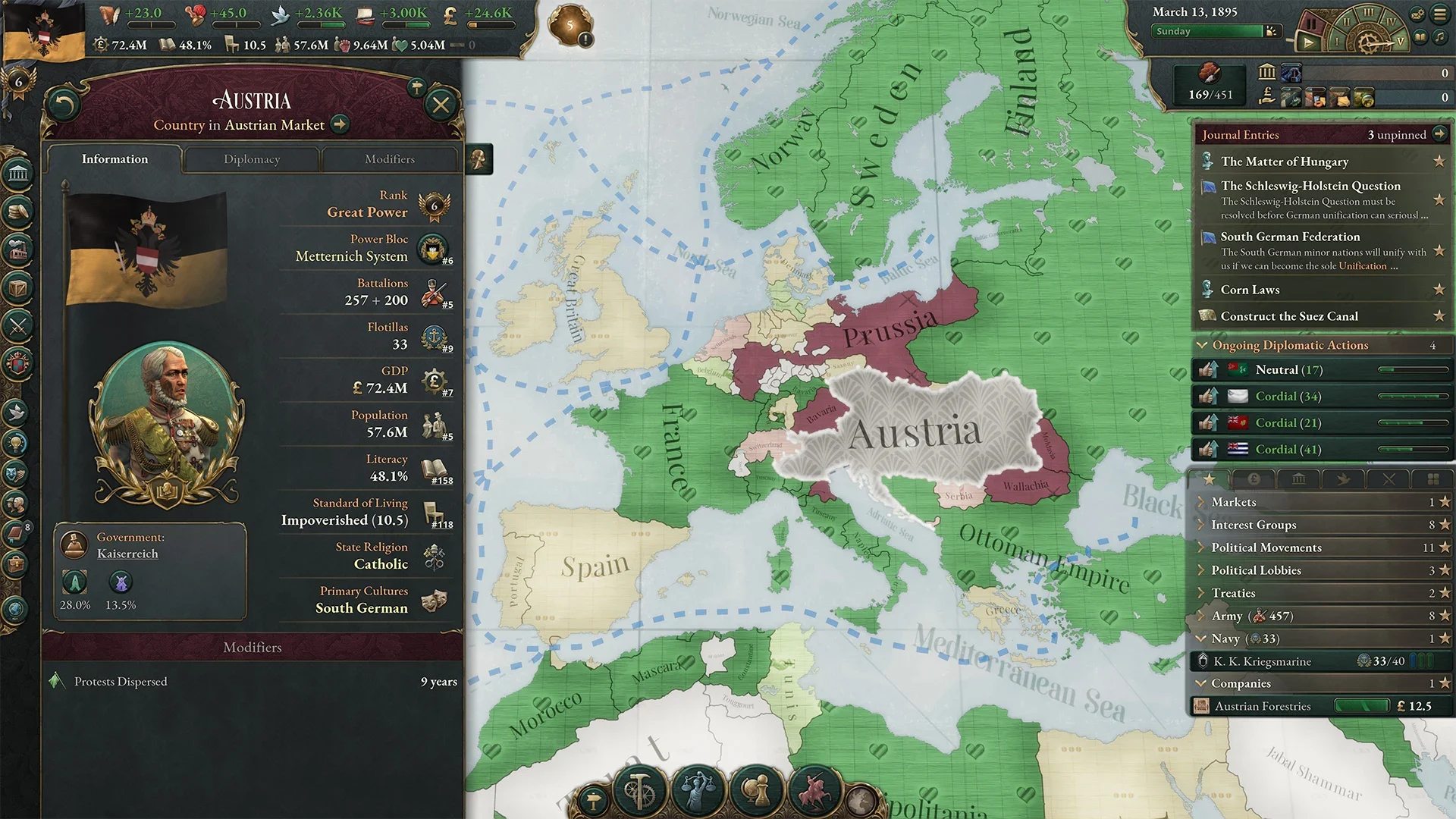The width and height of the screenshot is (1456, 819).
Task: Unpin the Corn Laws journal entry star
Action: [1439, 290]
